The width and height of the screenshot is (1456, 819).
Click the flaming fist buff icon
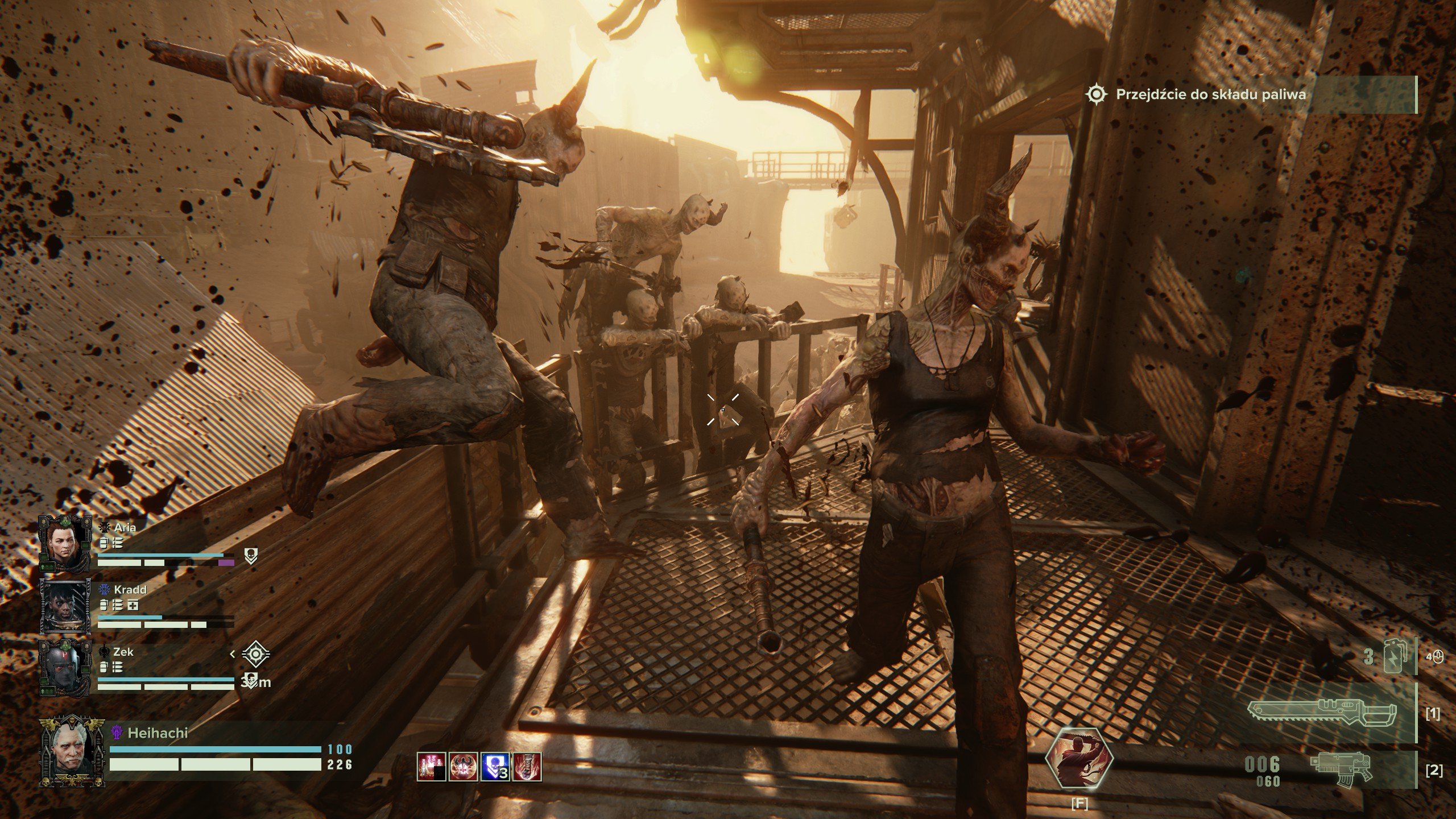[x=527, y=767]
